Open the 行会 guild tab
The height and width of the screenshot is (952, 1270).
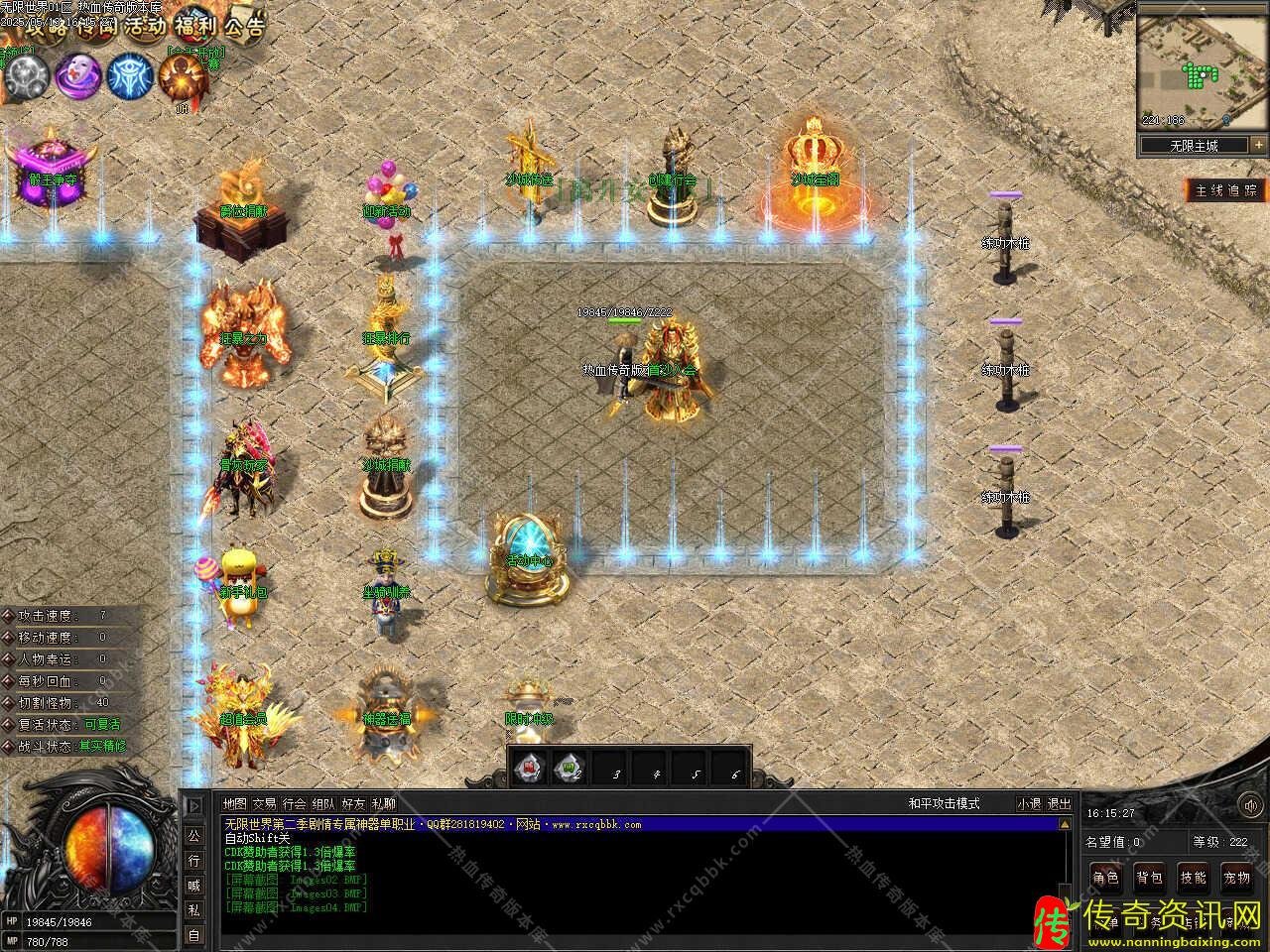[294, 804]
